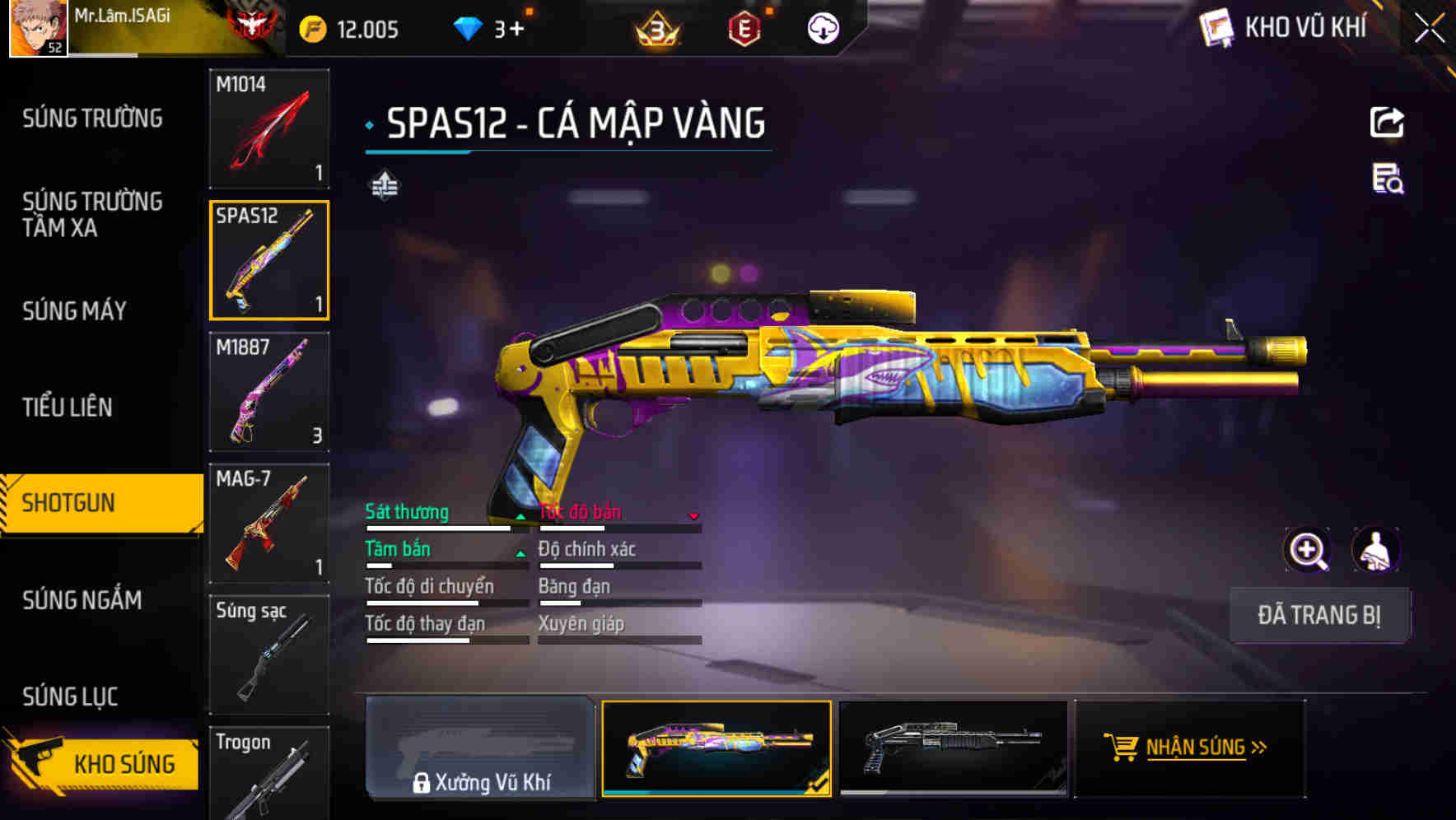Close the weapon vault screen
Screen dimensions: 1456x820
pos(1429,29)
